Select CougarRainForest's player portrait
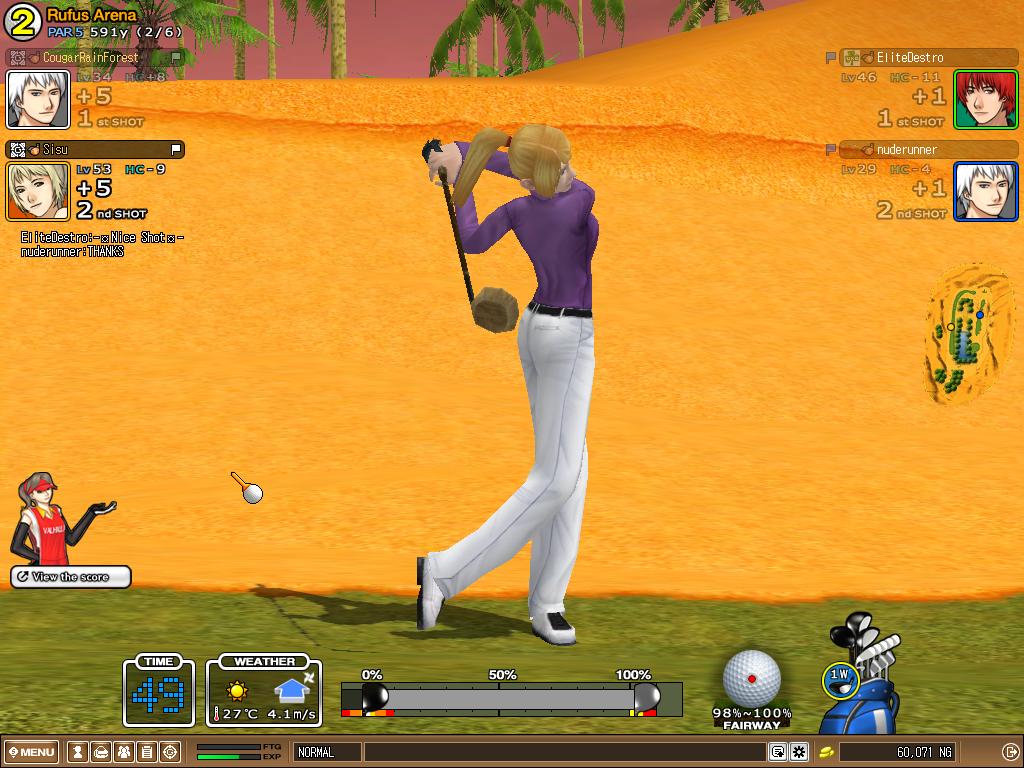 (x=38, y=99)
